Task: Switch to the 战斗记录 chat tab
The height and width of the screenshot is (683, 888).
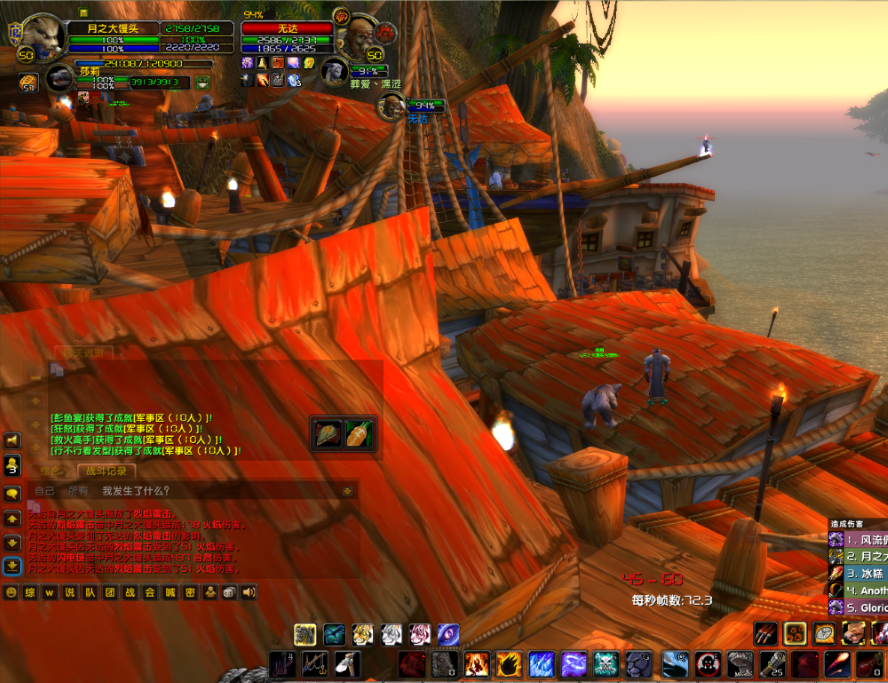Action: pos(105,471)
